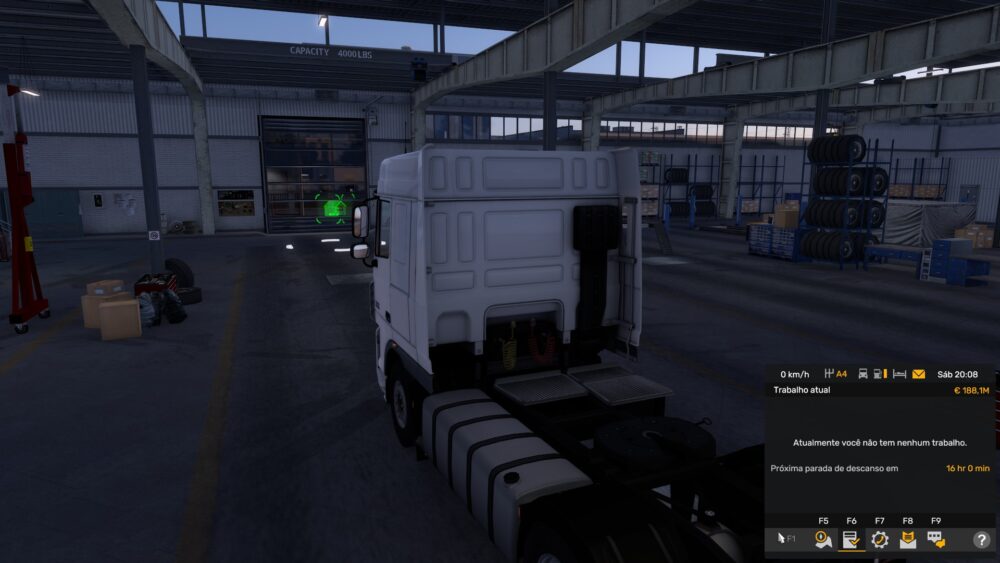Image resolution: width=1000 pixels, height=563 pixels.
Task: Show the mail inbox tab
Action: pyautogui.click(x=907, y=539)
